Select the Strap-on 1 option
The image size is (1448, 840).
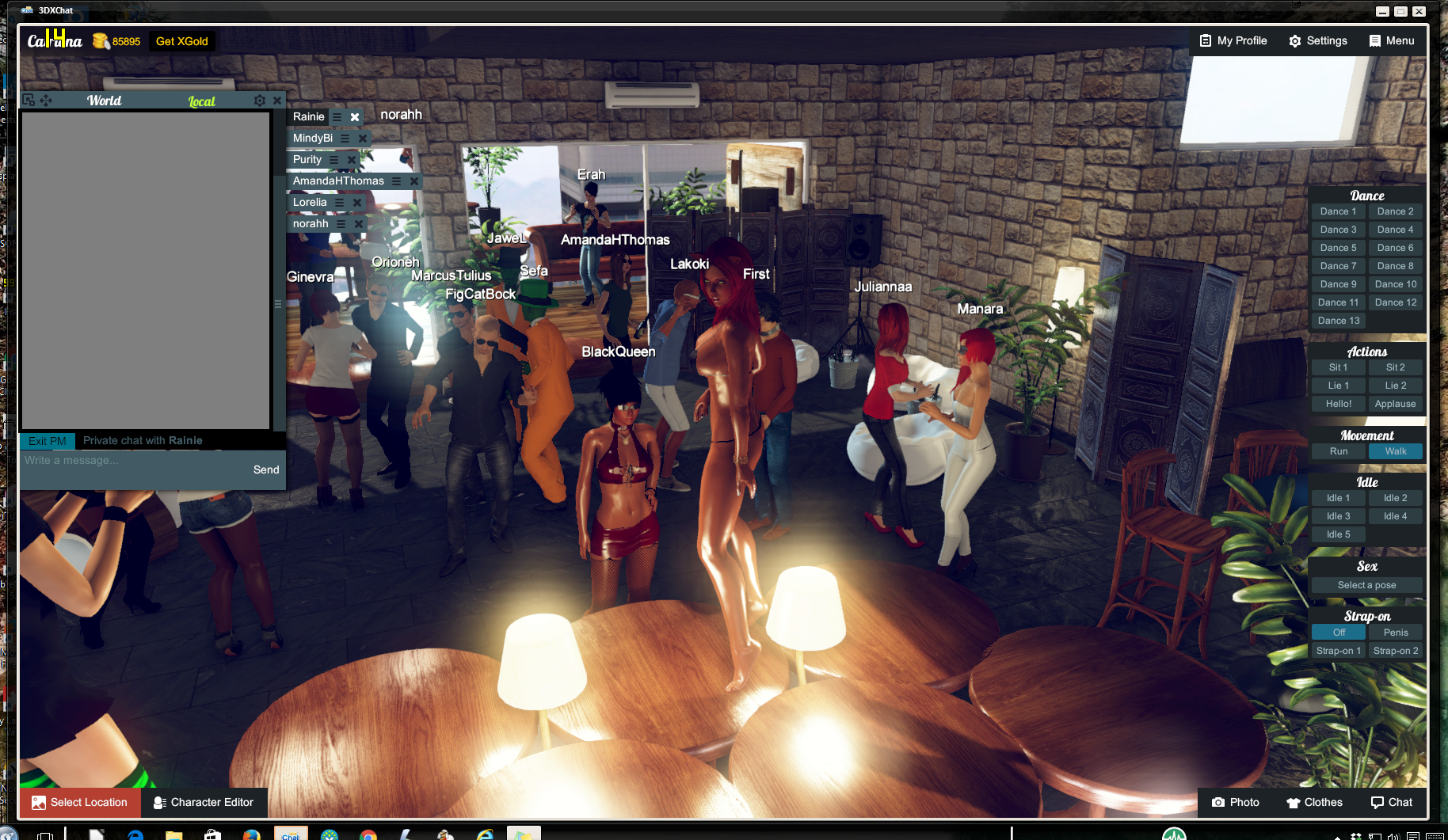pyautogui.click(x=1338, y=650)
